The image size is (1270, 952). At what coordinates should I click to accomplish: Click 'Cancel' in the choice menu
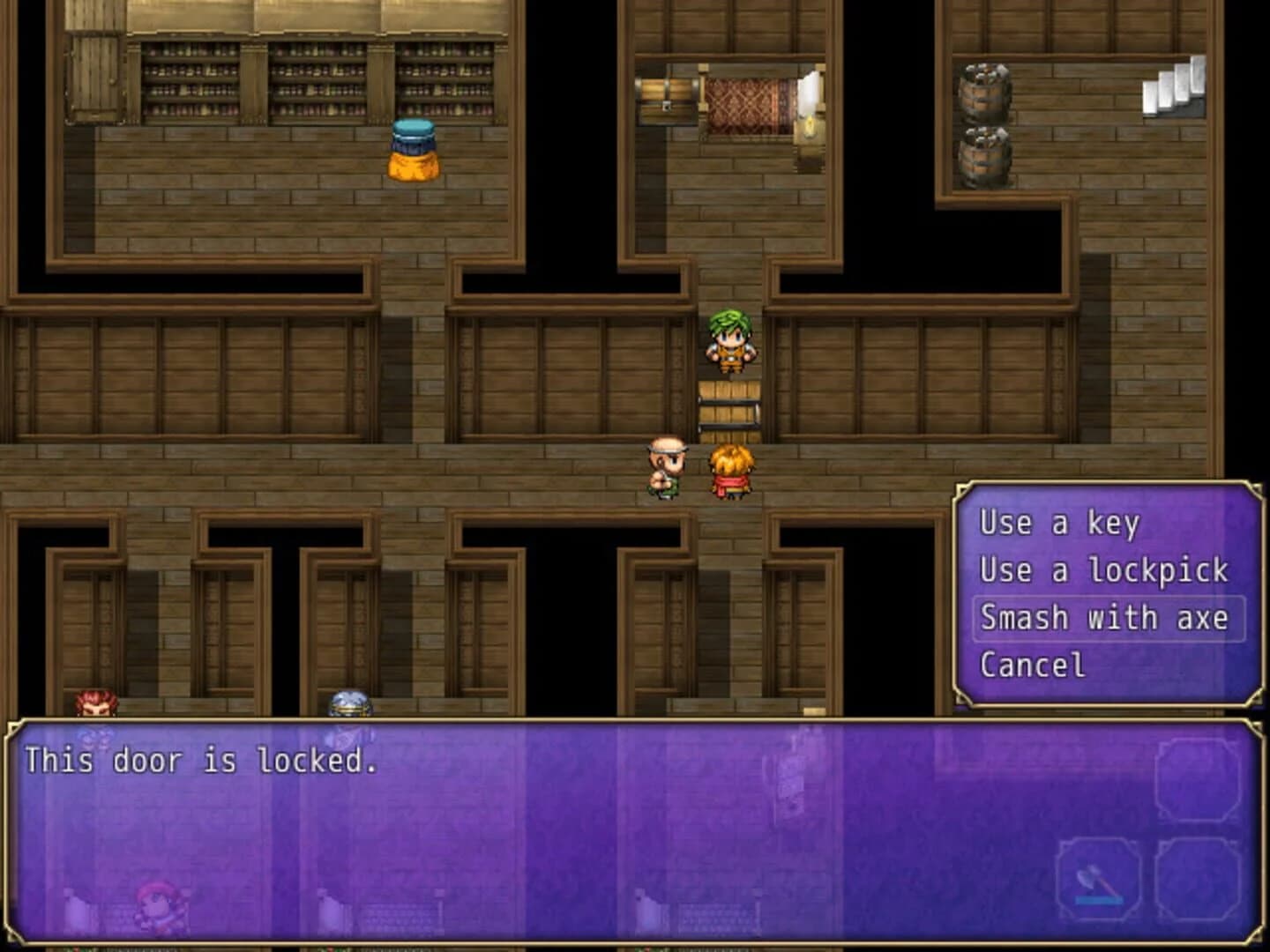coord(1032,665)
